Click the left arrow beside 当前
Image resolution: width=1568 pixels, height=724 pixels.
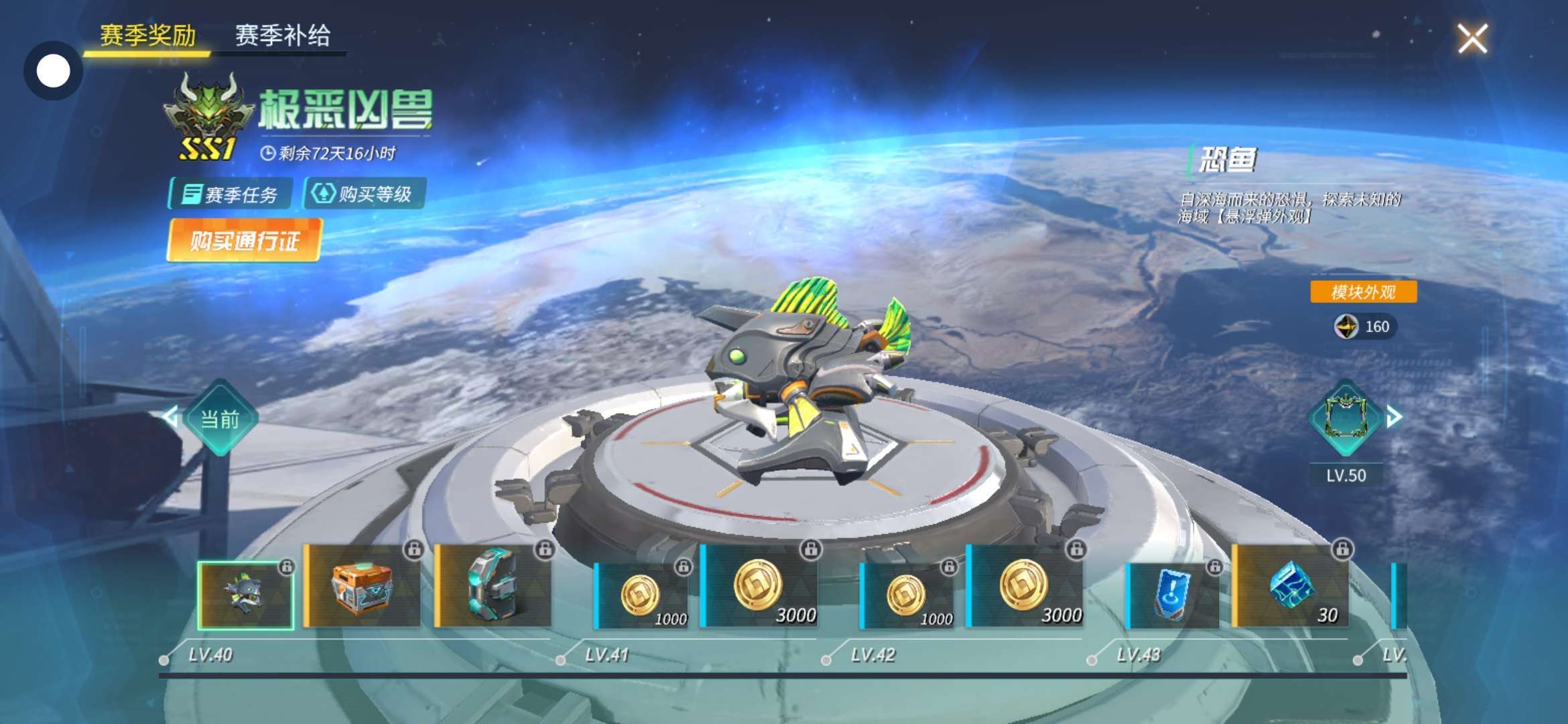tap(170, 417)
